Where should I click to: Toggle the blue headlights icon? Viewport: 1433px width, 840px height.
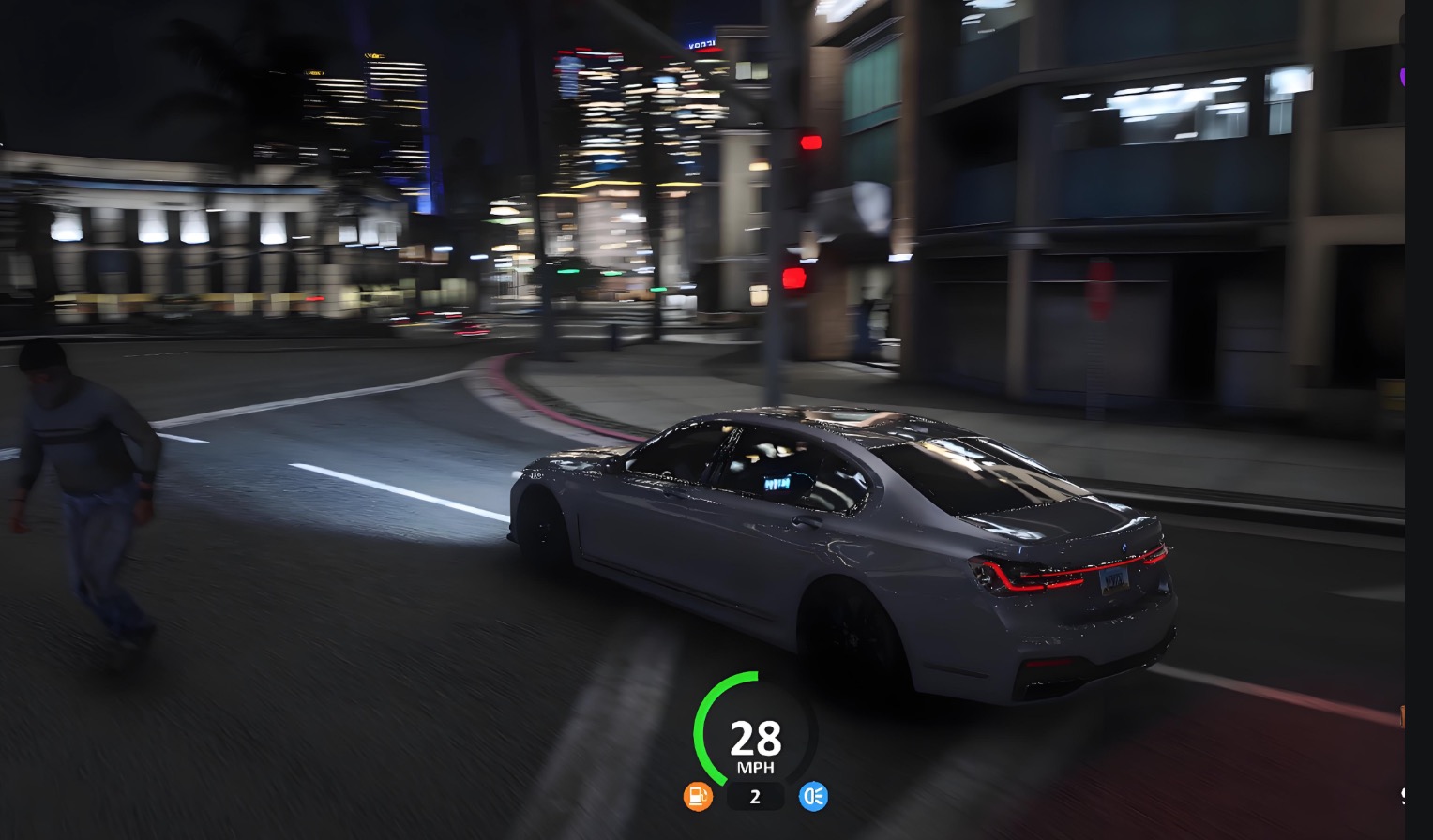pos(813,797)
